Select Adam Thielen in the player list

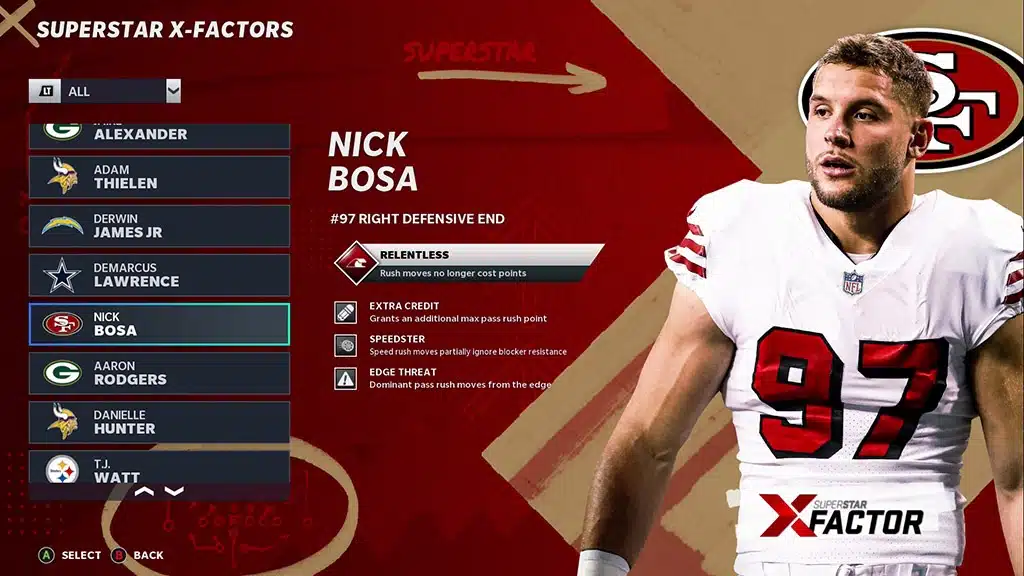pyautogui.click(x=159, y=177)
